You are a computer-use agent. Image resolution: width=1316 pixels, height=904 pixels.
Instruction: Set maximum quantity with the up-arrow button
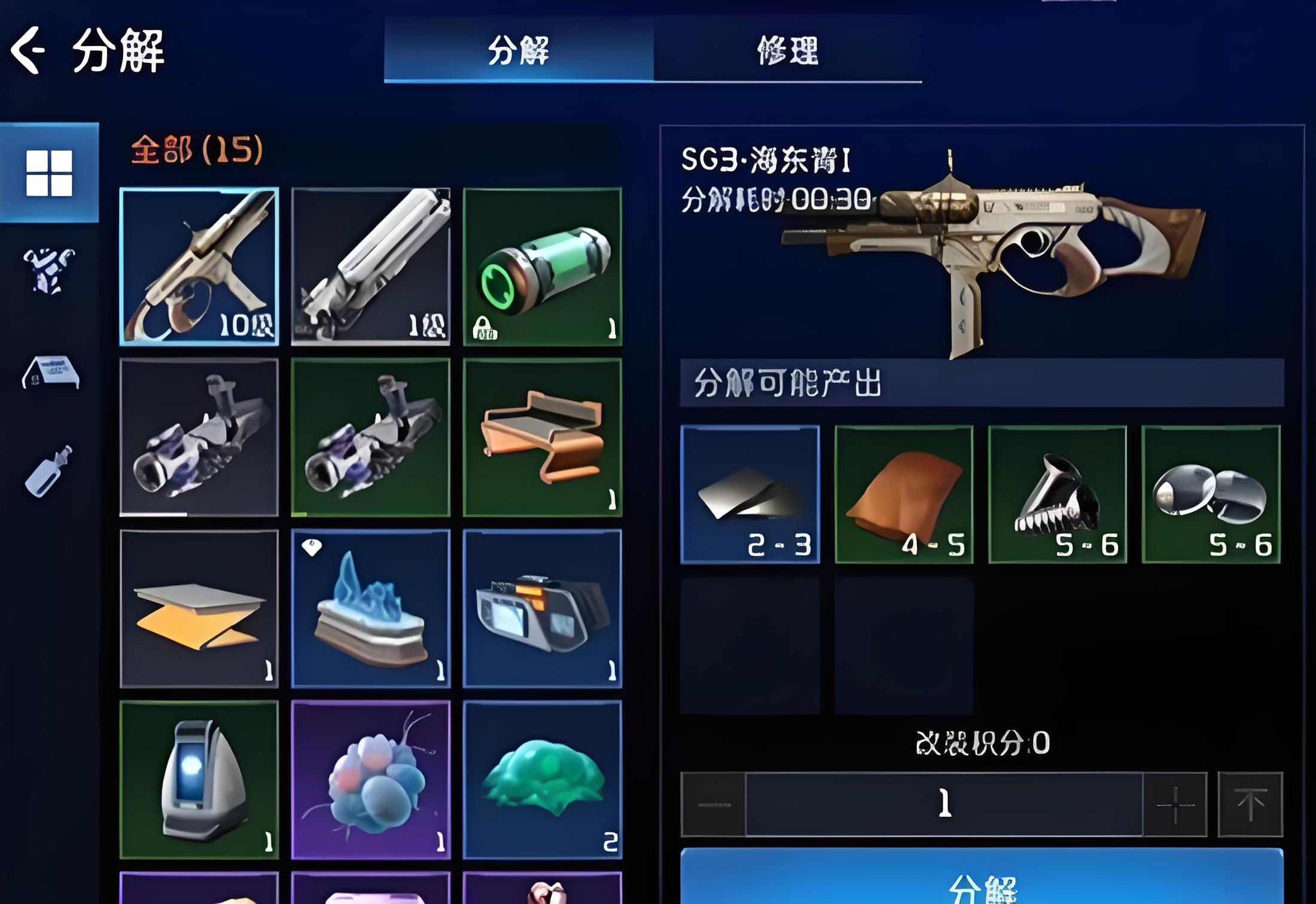pyautogui.click(x=1250, y=805)
